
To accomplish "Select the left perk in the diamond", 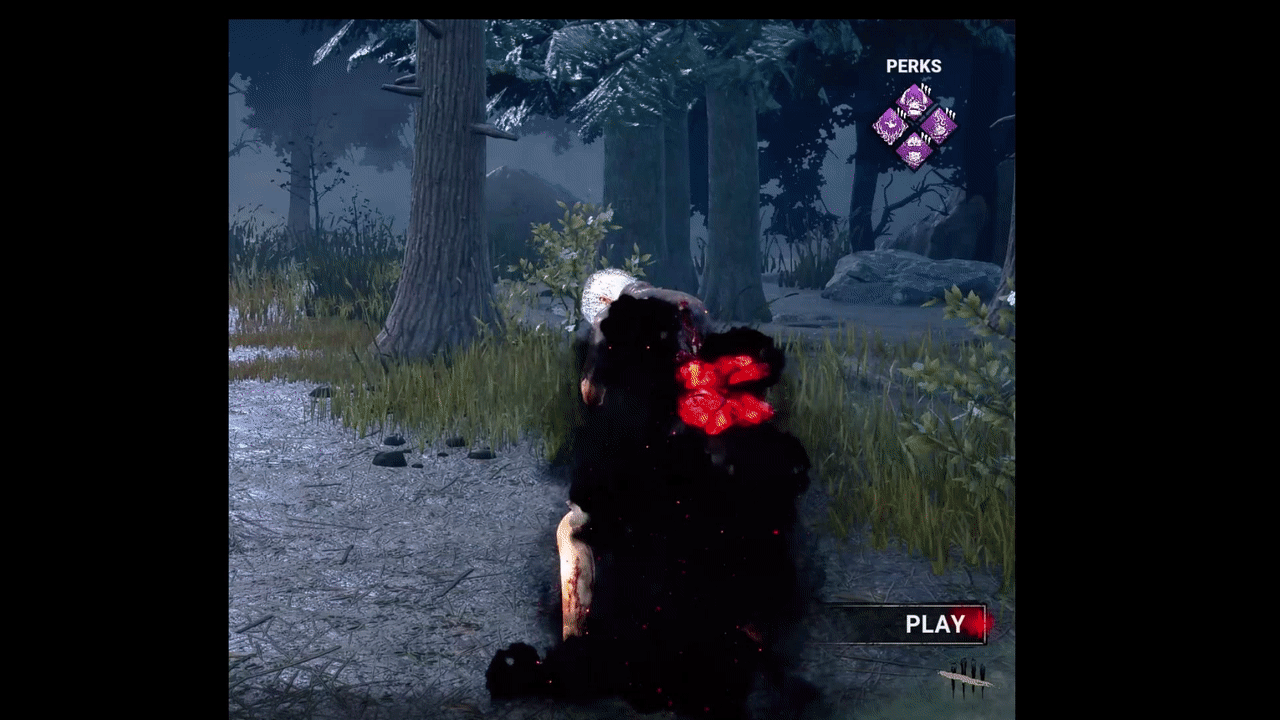I will point(890,126).
